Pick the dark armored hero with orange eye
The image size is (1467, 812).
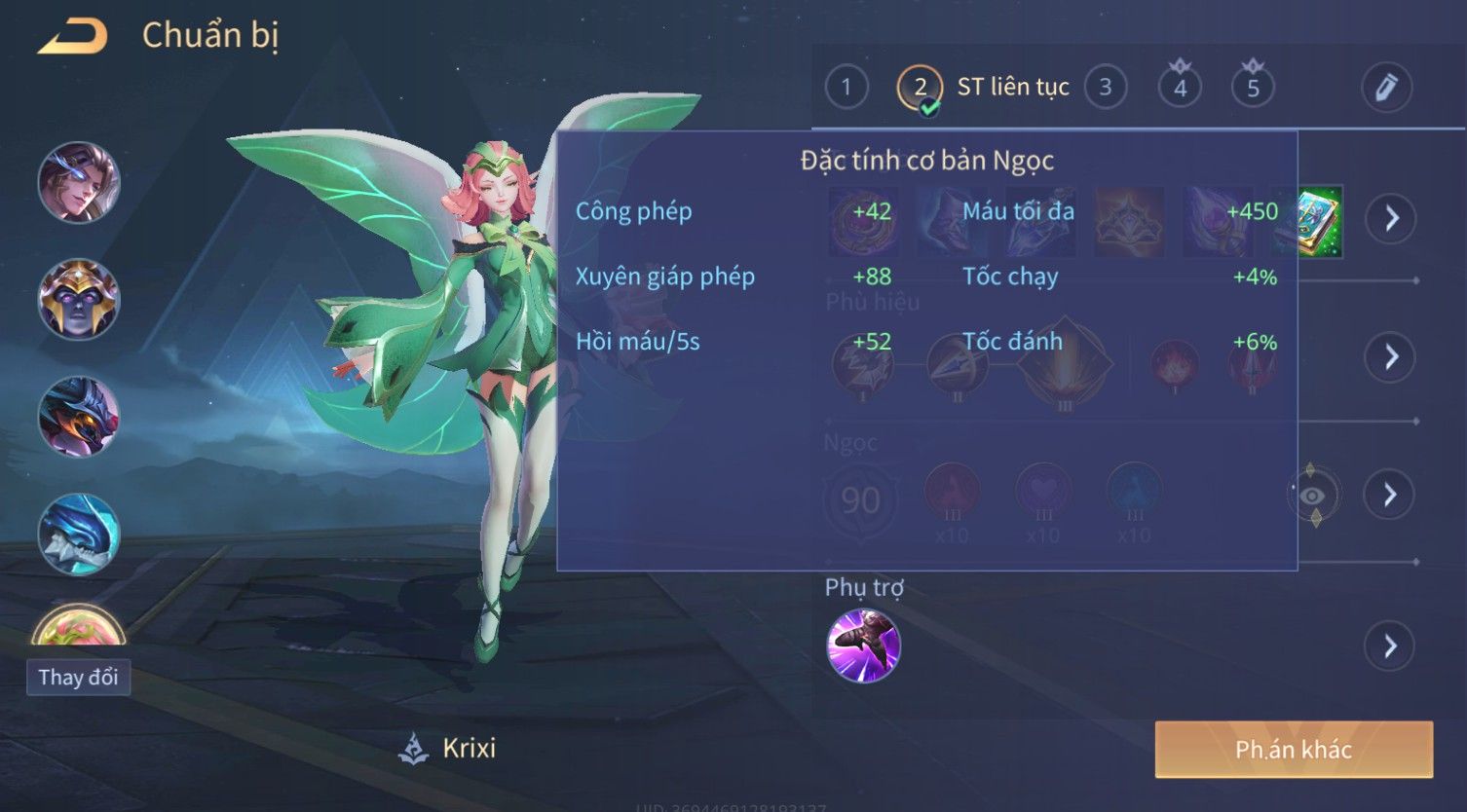tap(78, 417)
